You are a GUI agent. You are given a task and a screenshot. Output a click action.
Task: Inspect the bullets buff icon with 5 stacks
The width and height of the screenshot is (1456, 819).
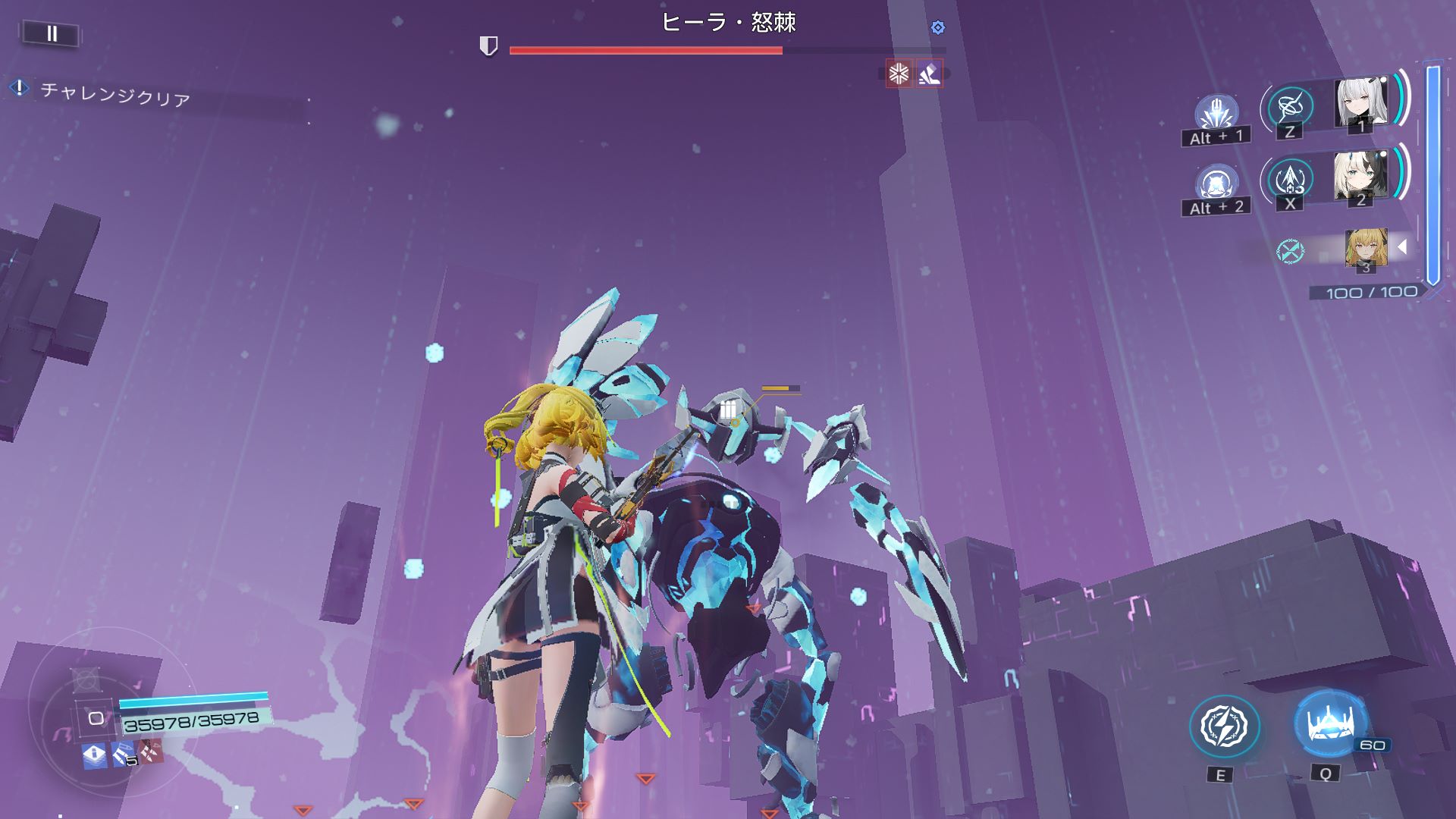coord(124,755)
